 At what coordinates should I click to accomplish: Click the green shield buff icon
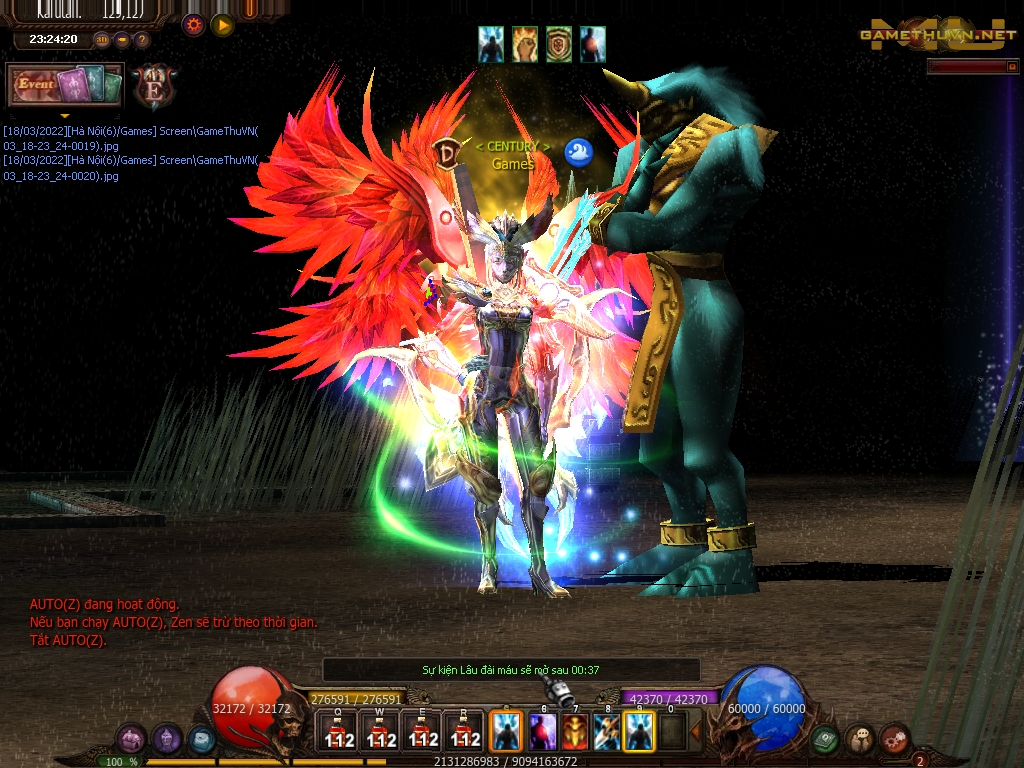click(559, 44)
